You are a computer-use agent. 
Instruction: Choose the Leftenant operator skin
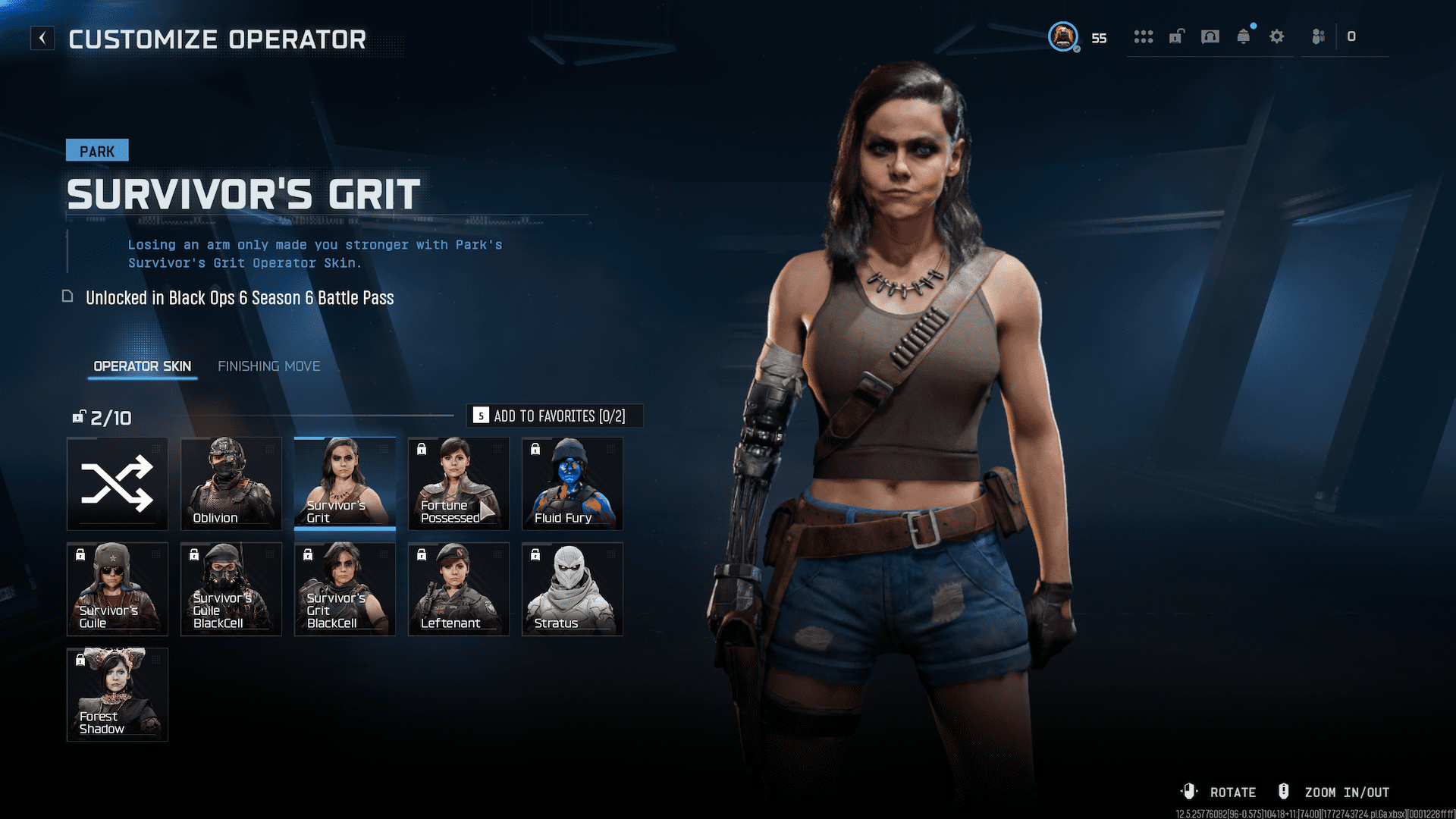pos(459,588)
